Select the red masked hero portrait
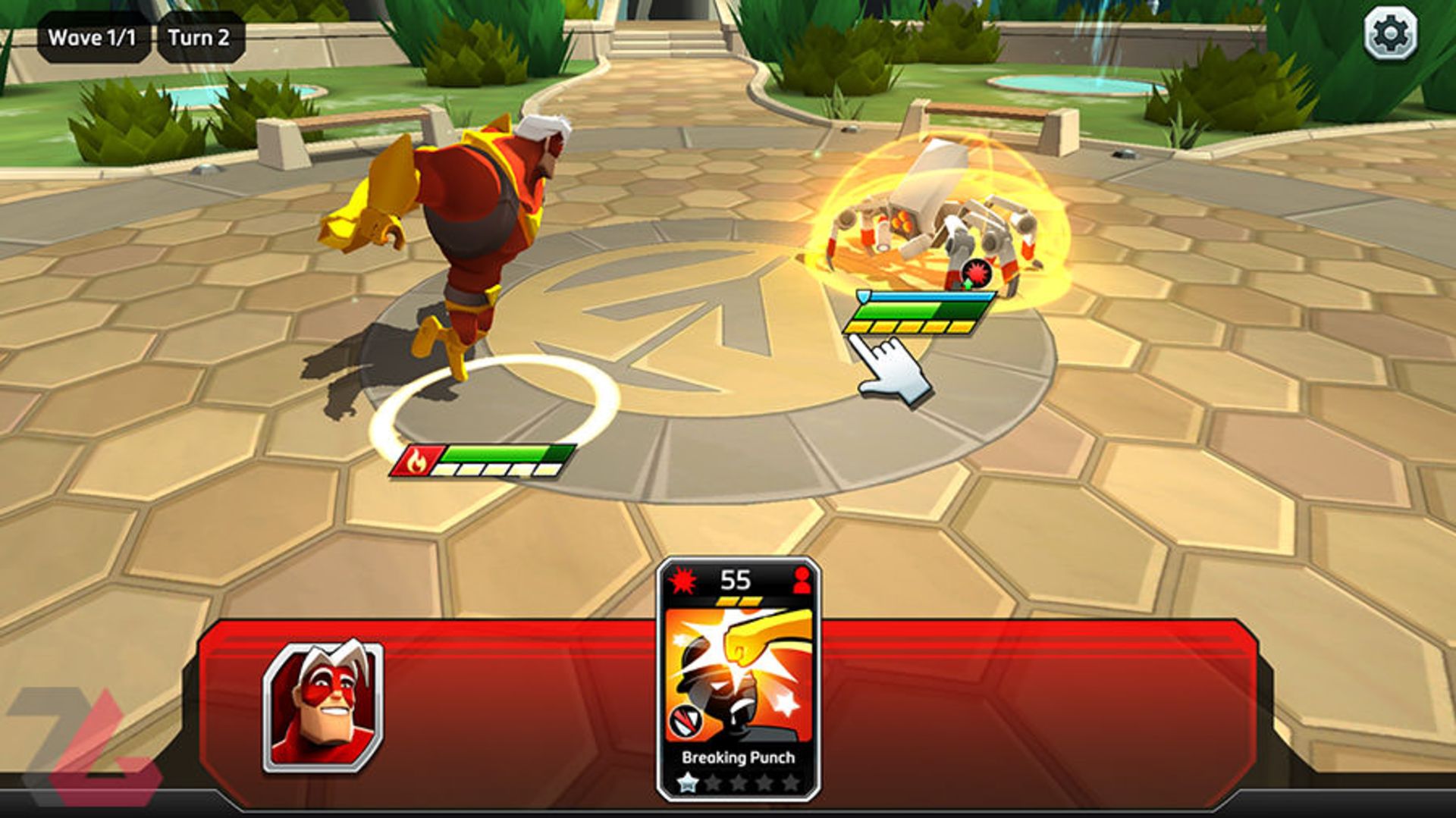The image size is (1456, 818). [323, 707]
